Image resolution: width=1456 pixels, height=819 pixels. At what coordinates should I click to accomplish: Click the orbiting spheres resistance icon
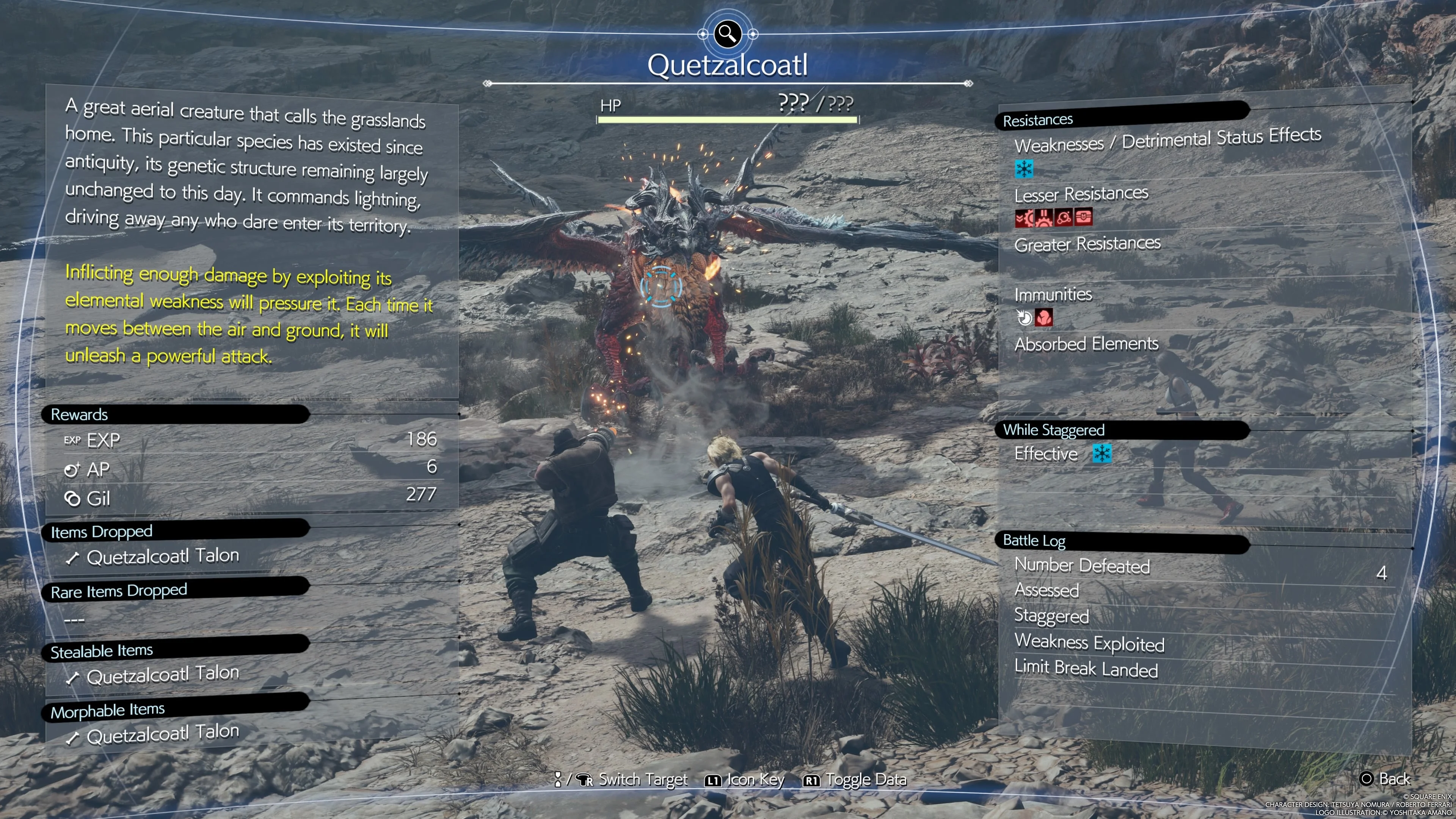click(1063, 218)
